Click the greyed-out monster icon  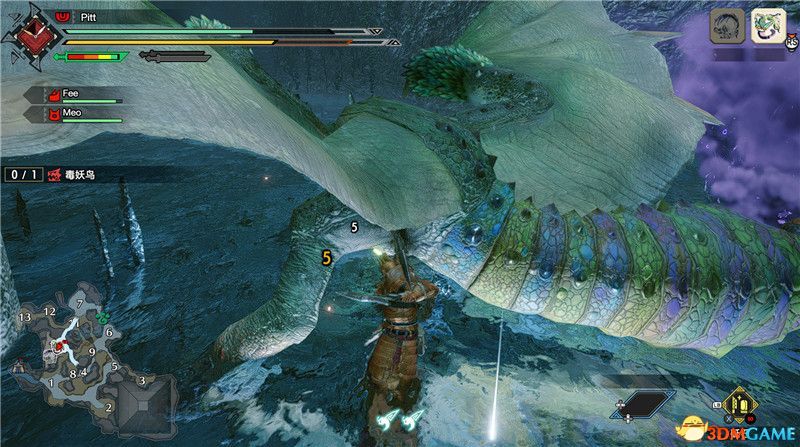point(726,25)
